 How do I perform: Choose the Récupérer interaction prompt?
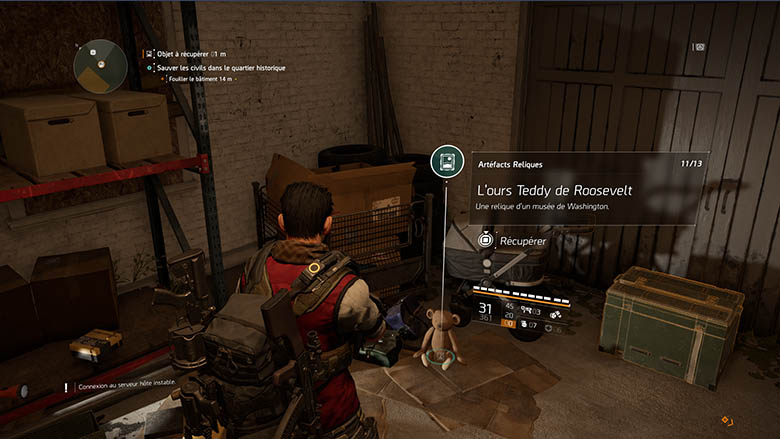point(511,241)
